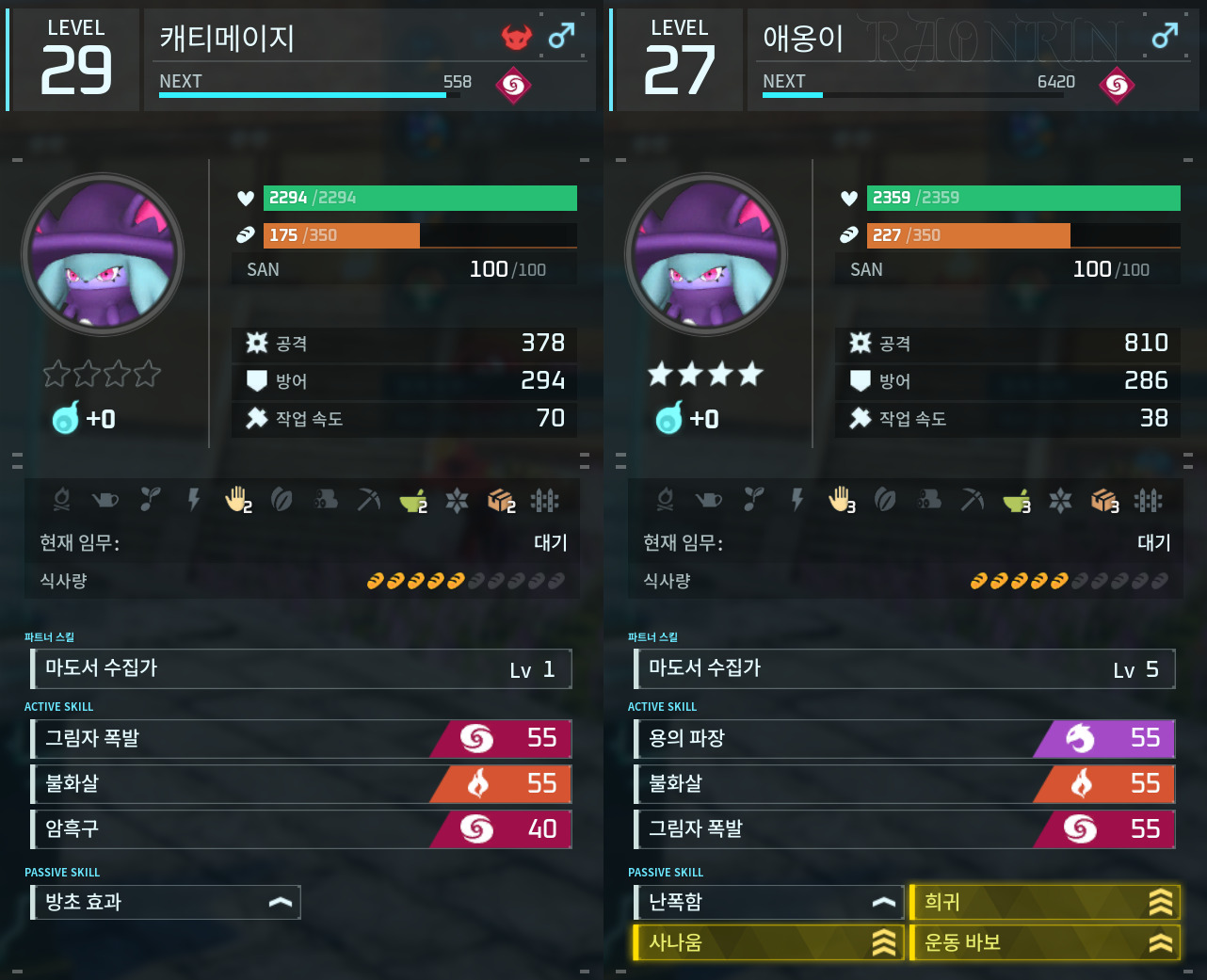Click the red boss icon beside 캐티메이지
Image resolution: width=1207 pixels, height=980 pixels.
tap(516, 38)
